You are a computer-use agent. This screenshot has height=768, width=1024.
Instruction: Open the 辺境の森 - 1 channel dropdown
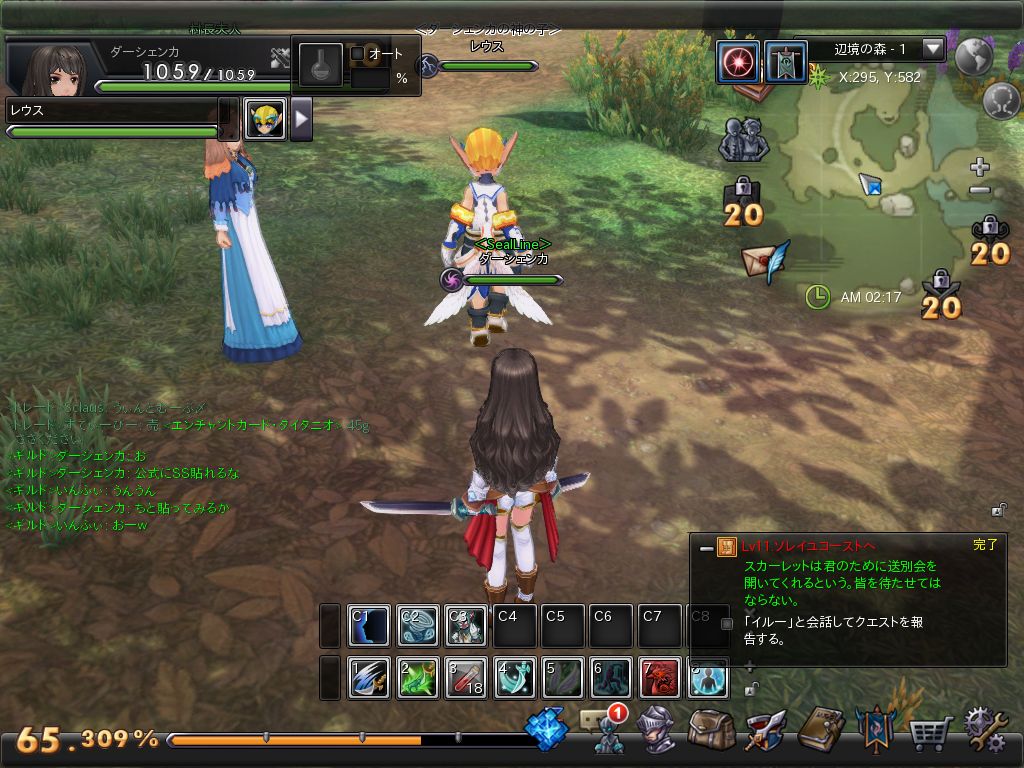click(933, 49)
